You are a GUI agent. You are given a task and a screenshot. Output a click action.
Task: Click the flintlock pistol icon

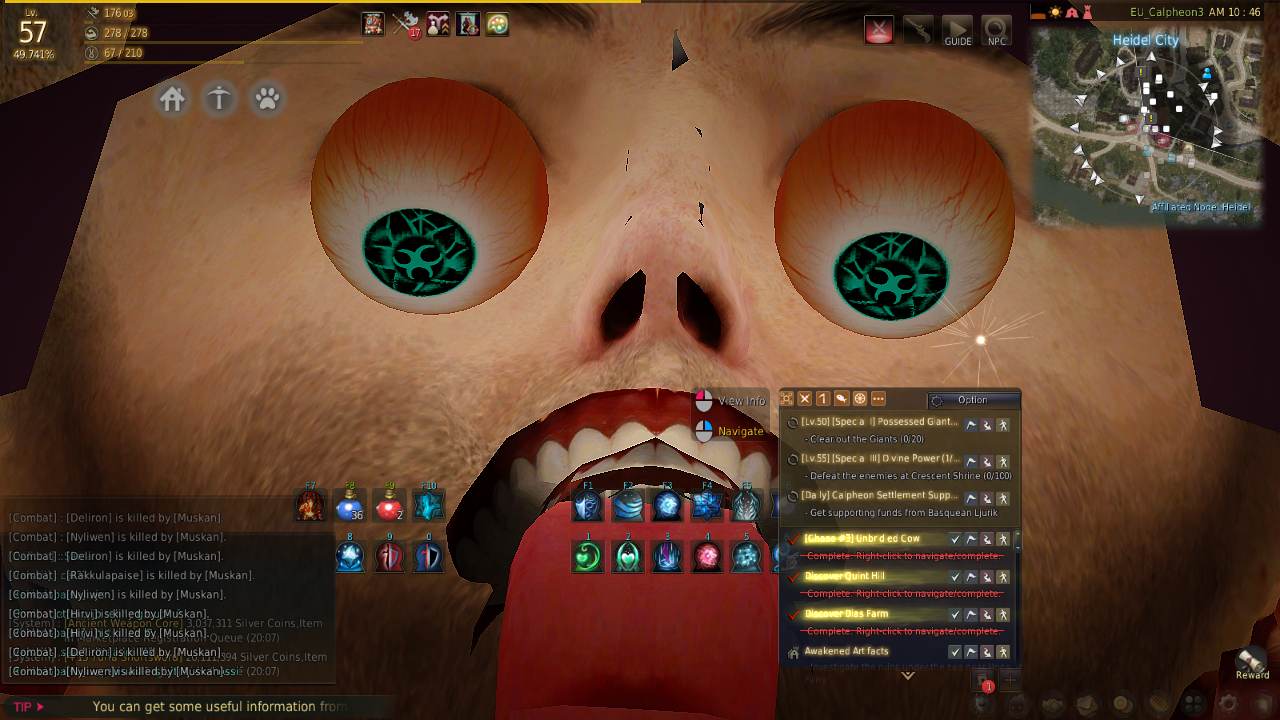[x=918, y=30]
